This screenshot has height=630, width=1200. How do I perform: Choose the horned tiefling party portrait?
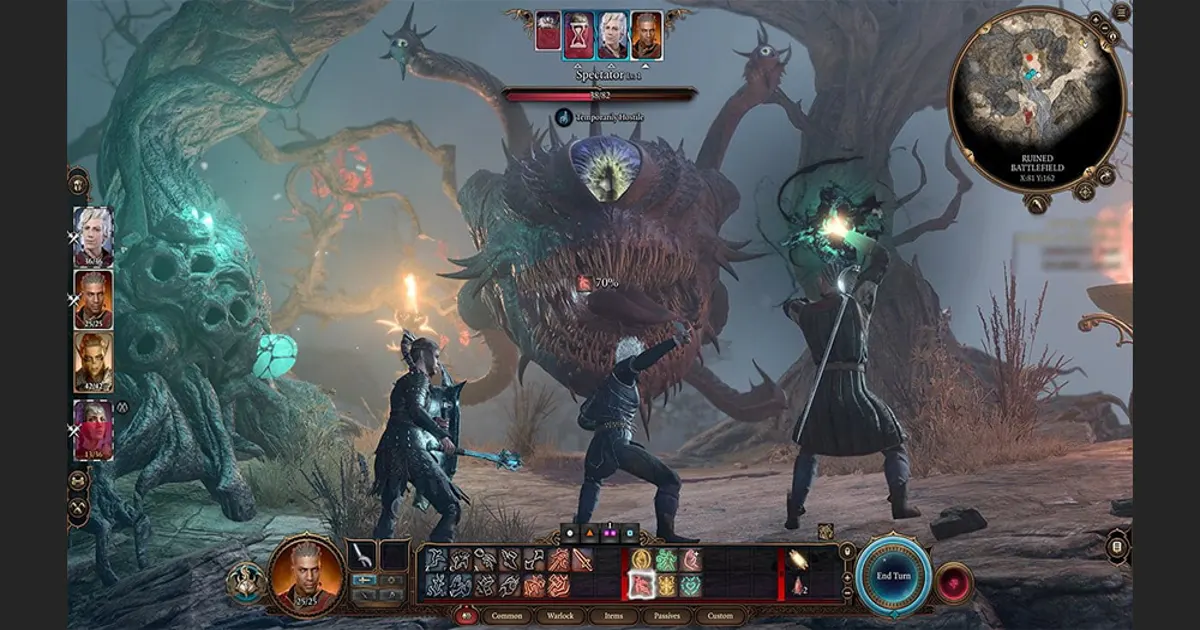(93, 361)
